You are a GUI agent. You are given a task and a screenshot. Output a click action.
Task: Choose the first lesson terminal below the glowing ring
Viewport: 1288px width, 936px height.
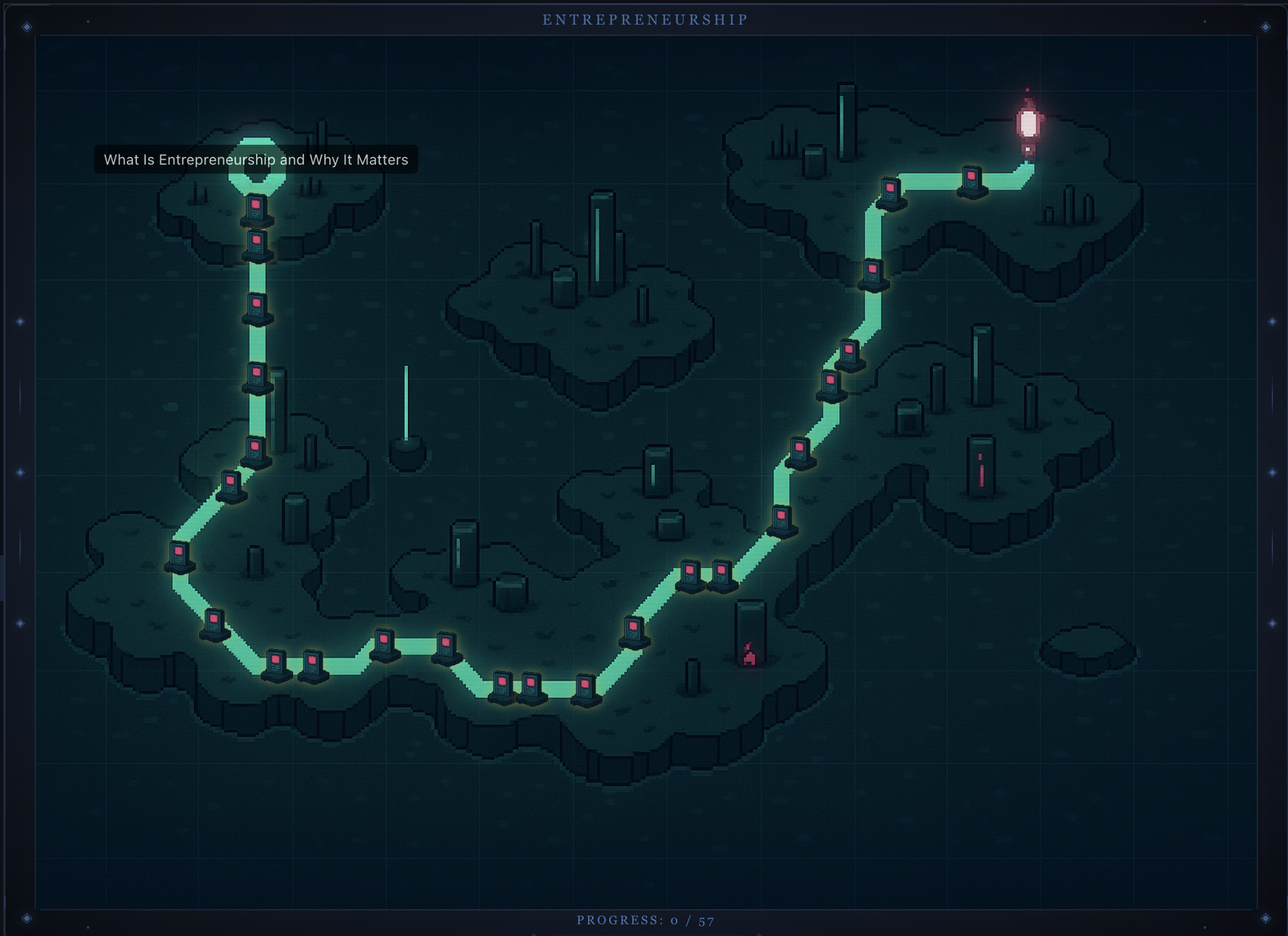256,209
